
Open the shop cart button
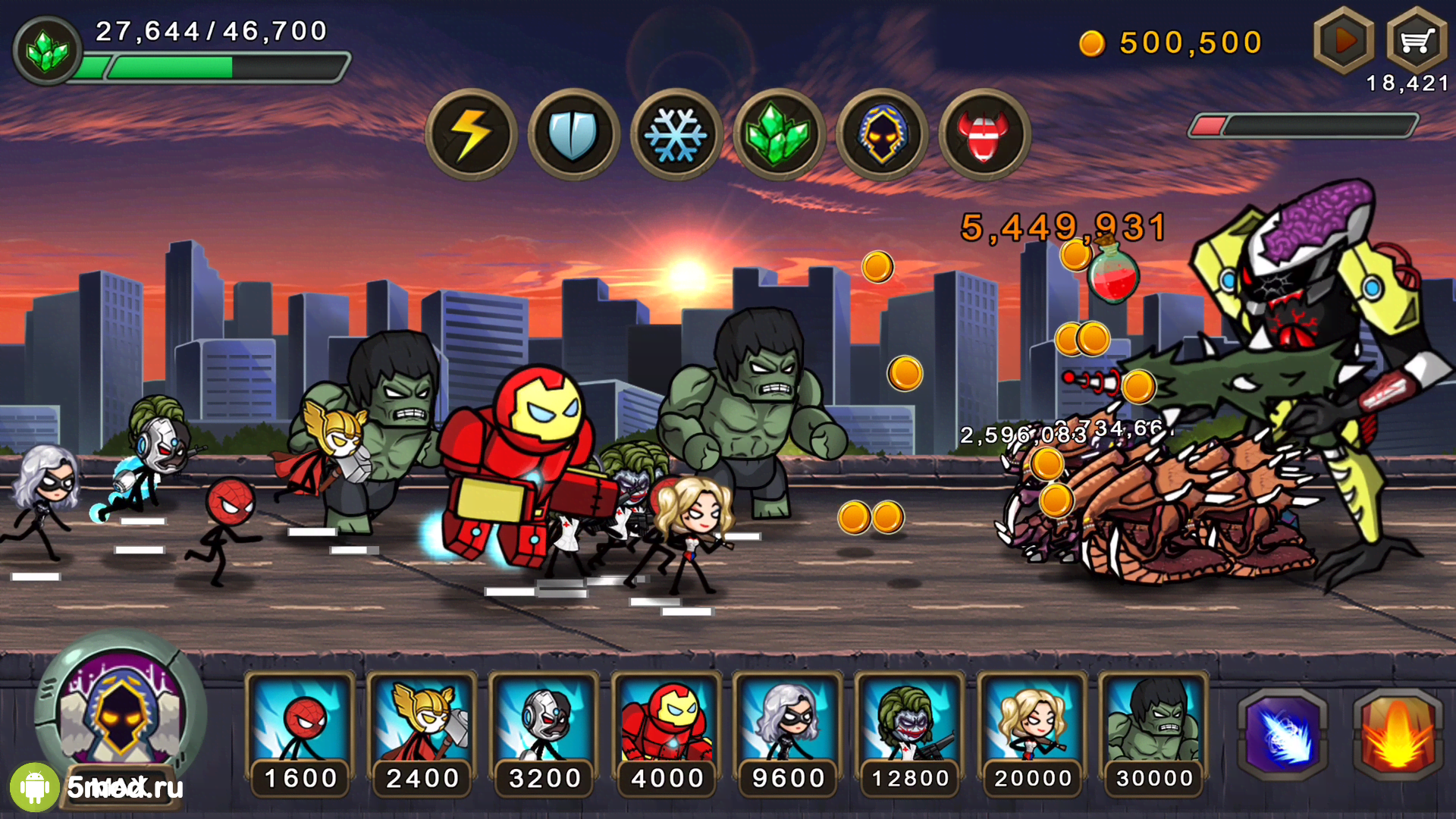(1416, 40)
